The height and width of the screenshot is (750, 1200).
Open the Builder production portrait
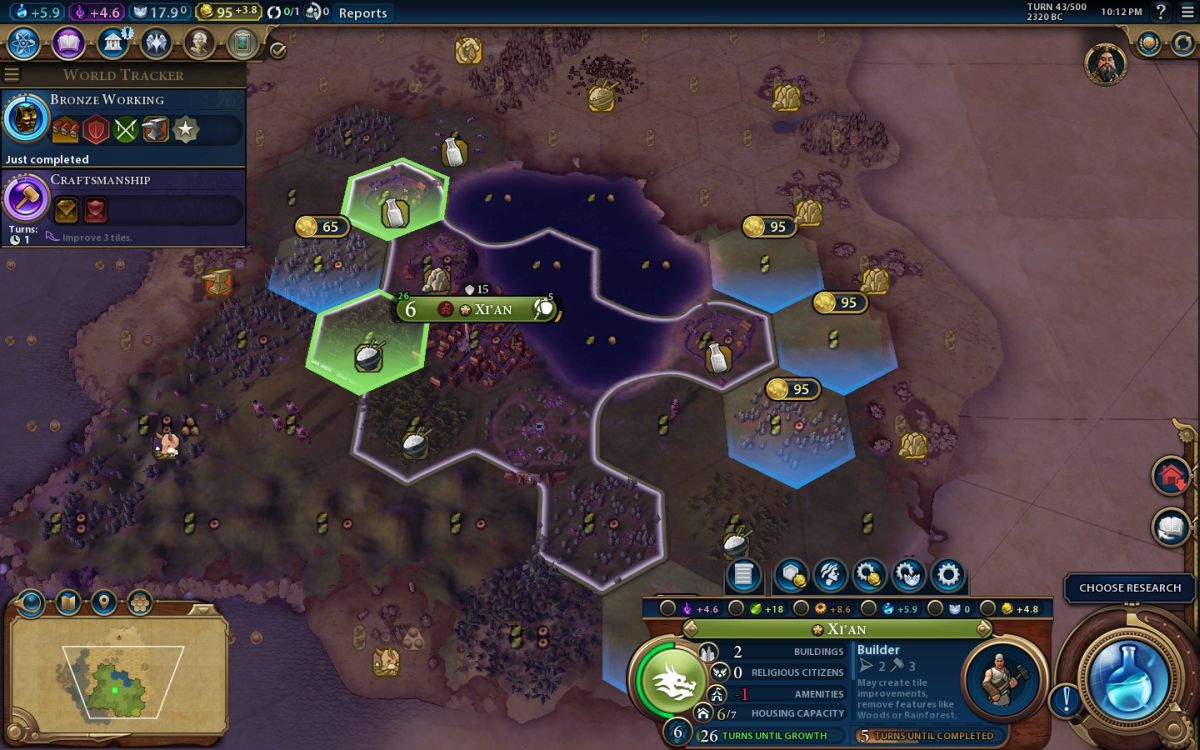(x=1004, y=680)
